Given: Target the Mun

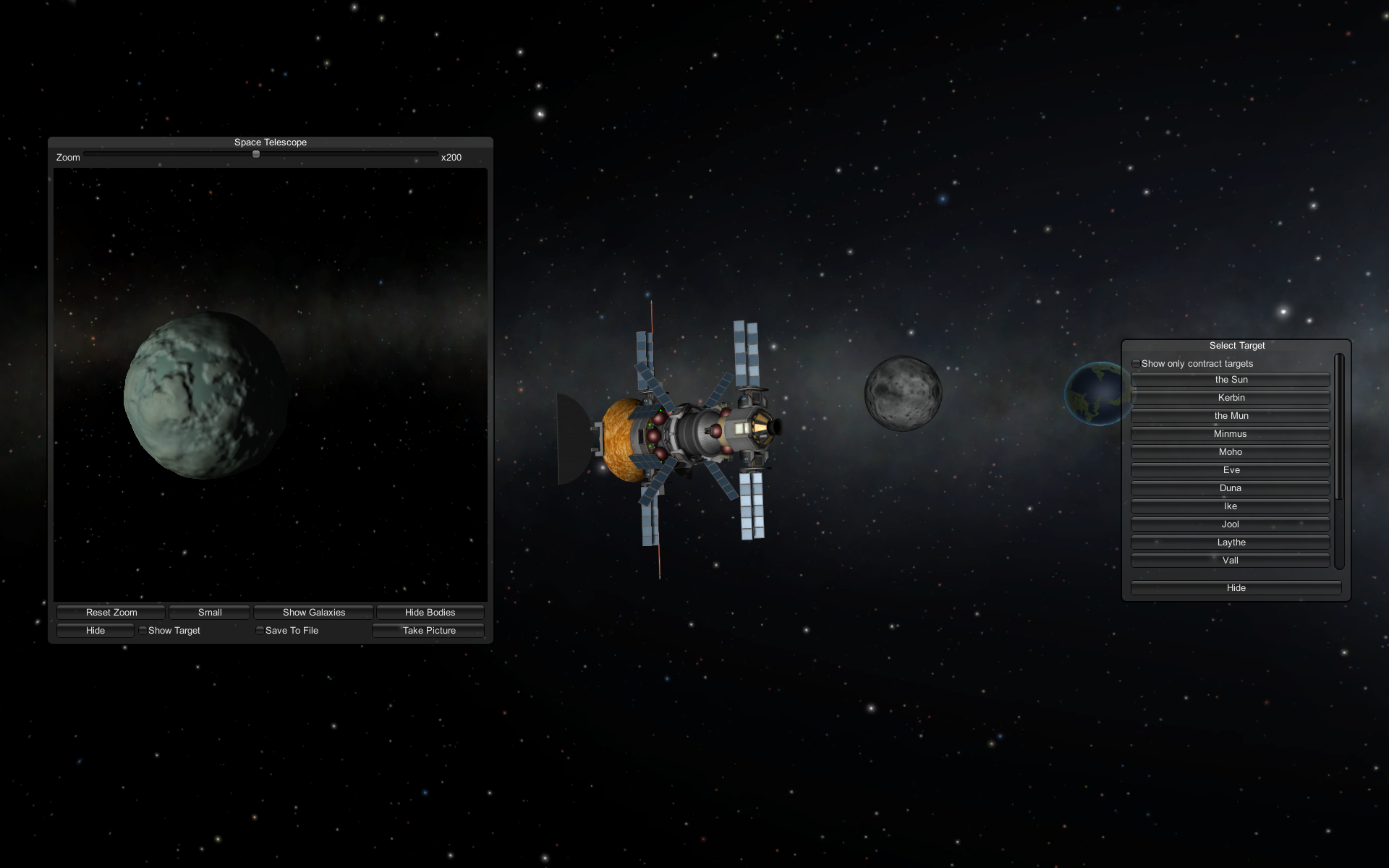Looking at the screenshot, I should pyautogui.click(x=1231, y=416).
